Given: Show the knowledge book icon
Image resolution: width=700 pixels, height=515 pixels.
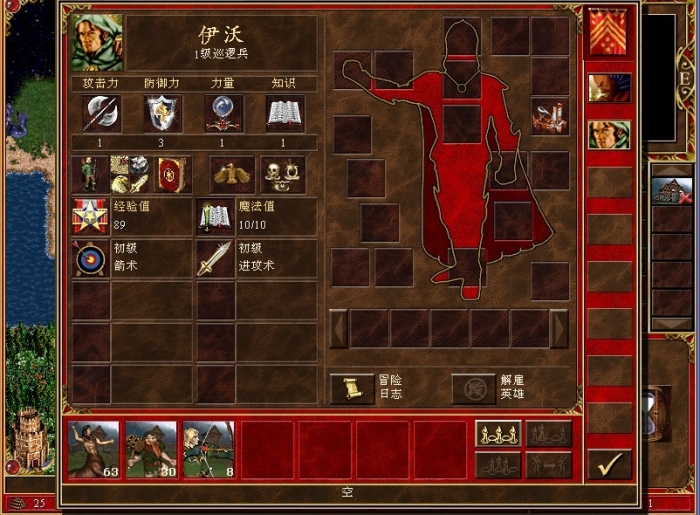Looking at the screenshot, I should point(284,114).
